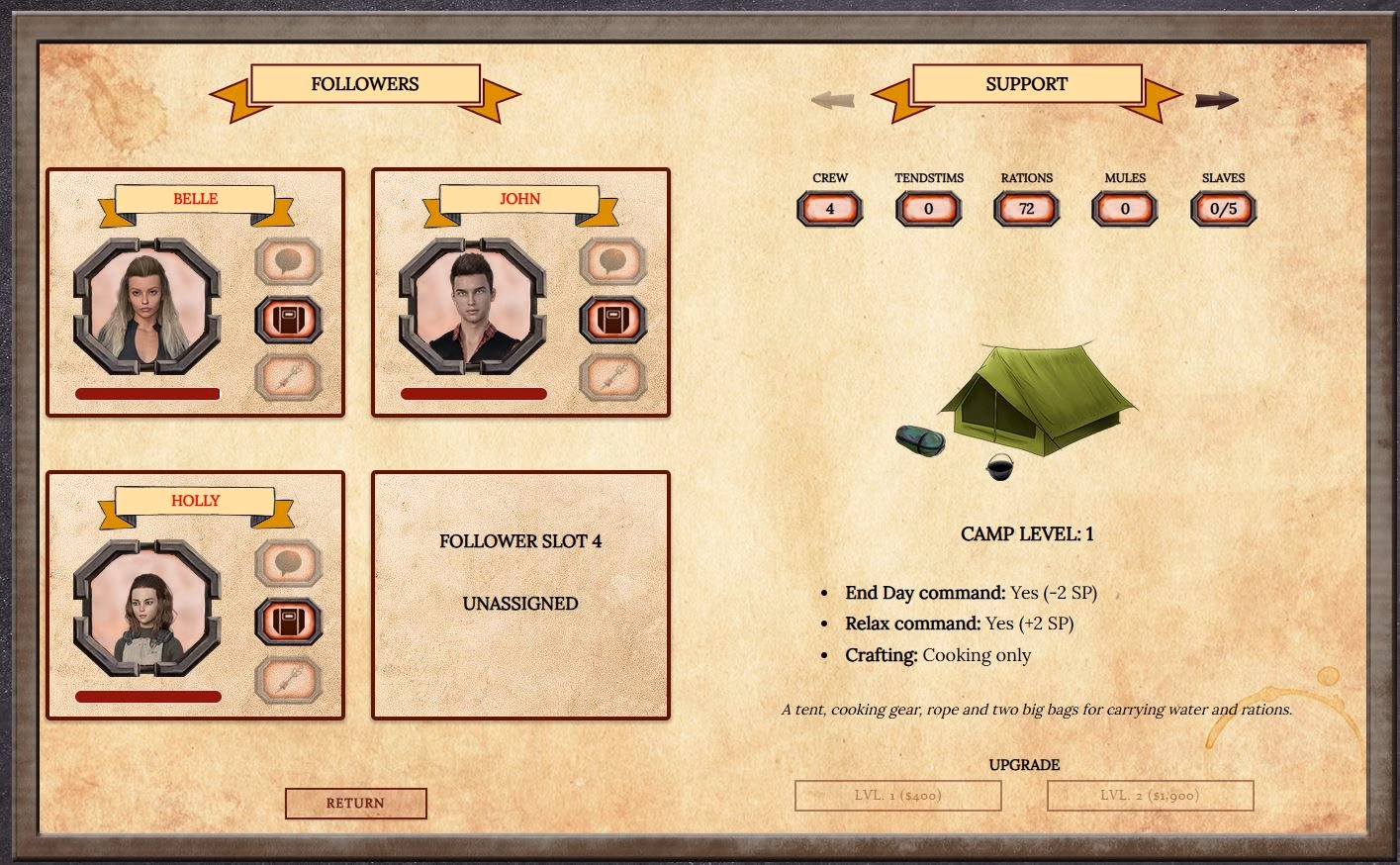This screenshot has height=865, width=1400.
Task: Buy the LVL. 1 ($400) camp upgrade
Action: click(x=897, y=796)
